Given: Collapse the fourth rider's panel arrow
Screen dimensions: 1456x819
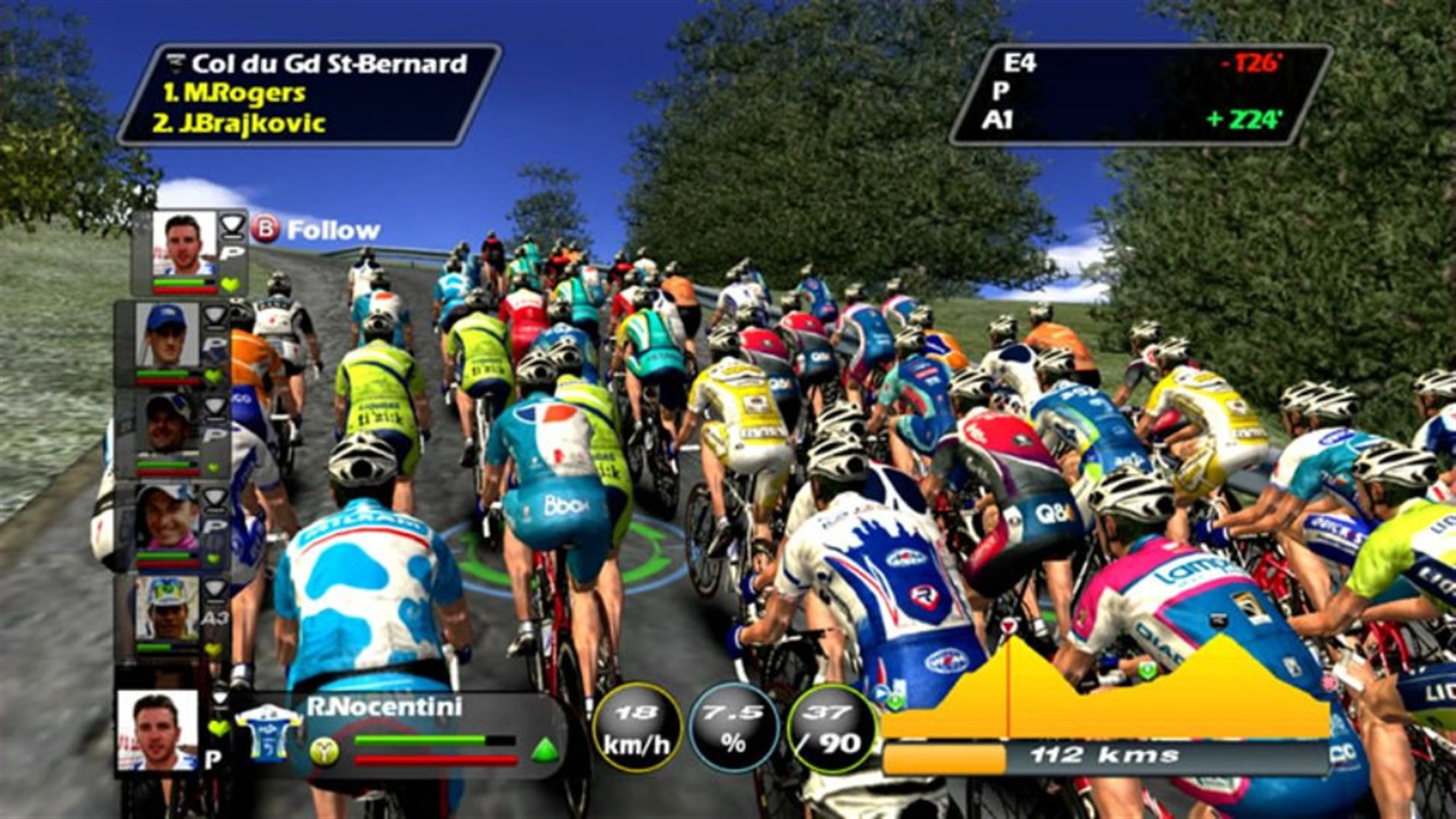Looking at the screenshot, I should [x=216, y=495].
